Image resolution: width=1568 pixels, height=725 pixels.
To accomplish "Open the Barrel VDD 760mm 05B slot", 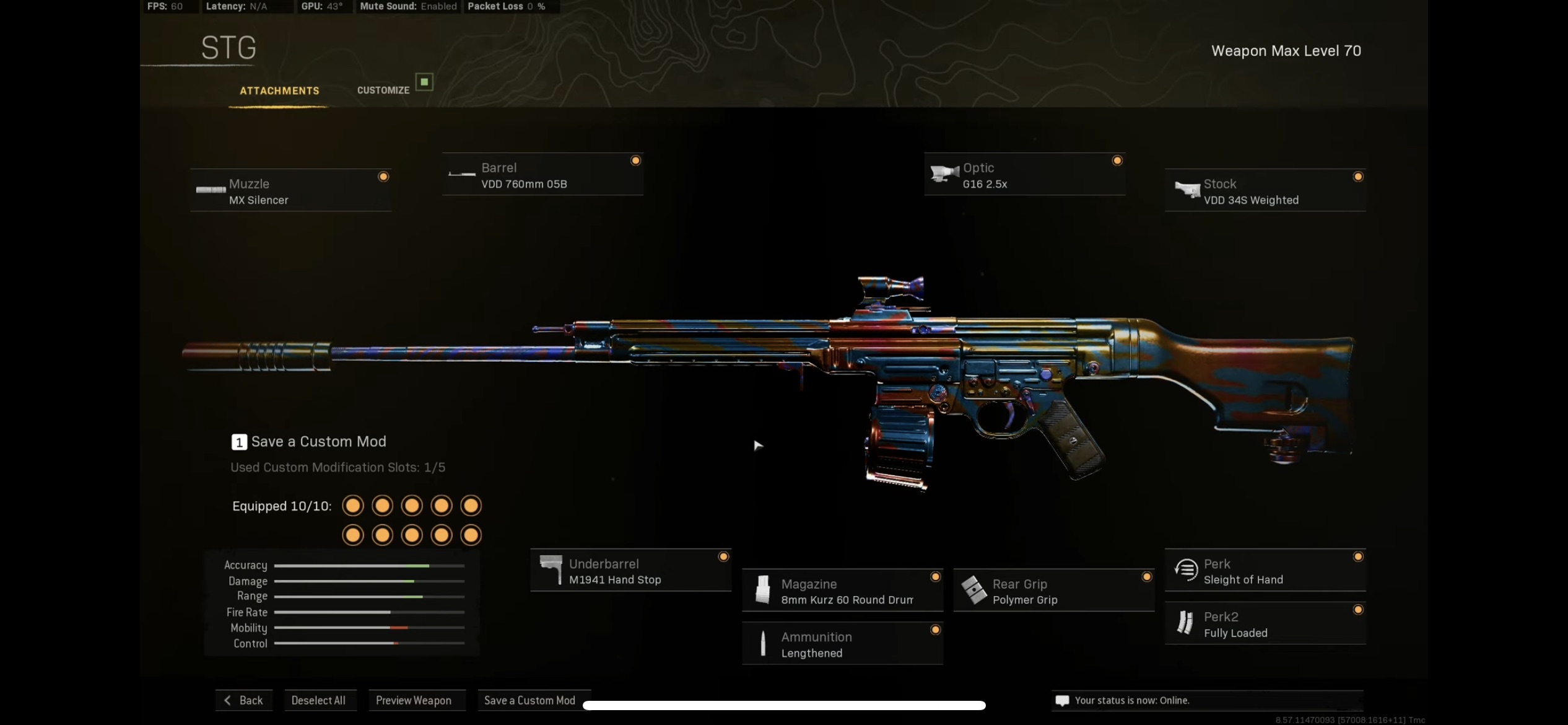I will coord(542,175).
